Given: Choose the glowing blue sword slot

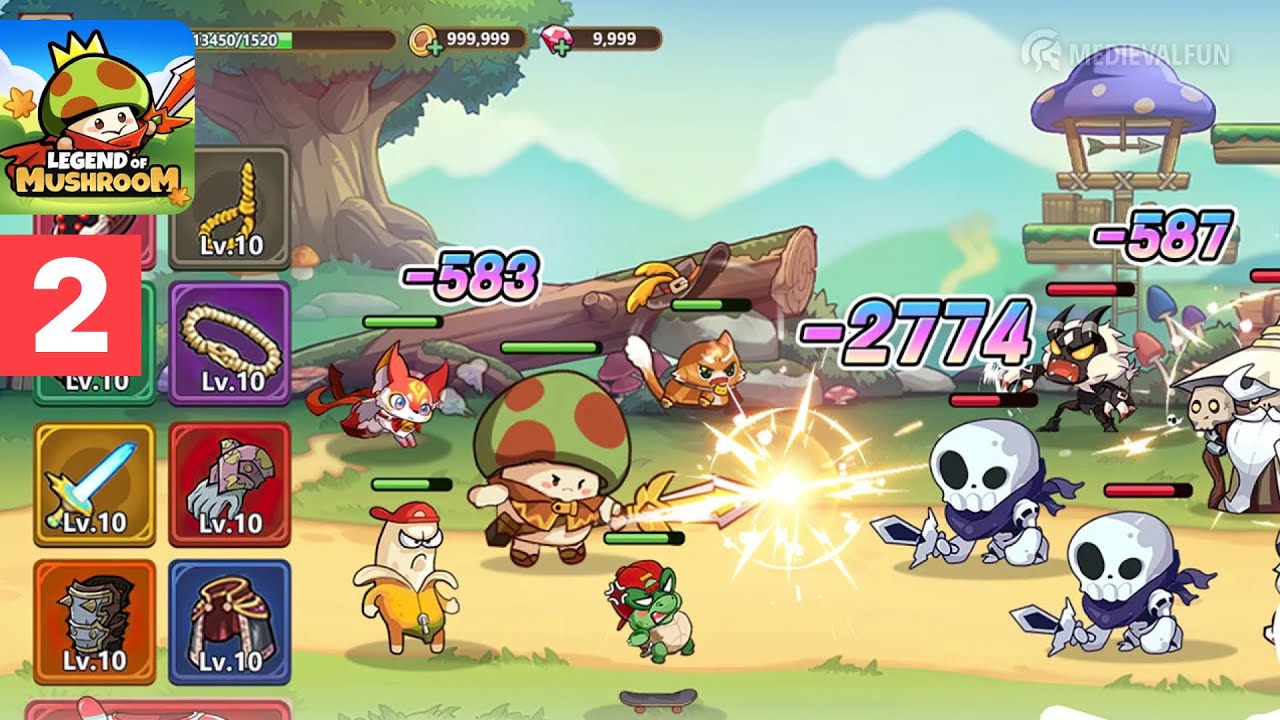Looking at the screenshot, I should tap(95, 484).
